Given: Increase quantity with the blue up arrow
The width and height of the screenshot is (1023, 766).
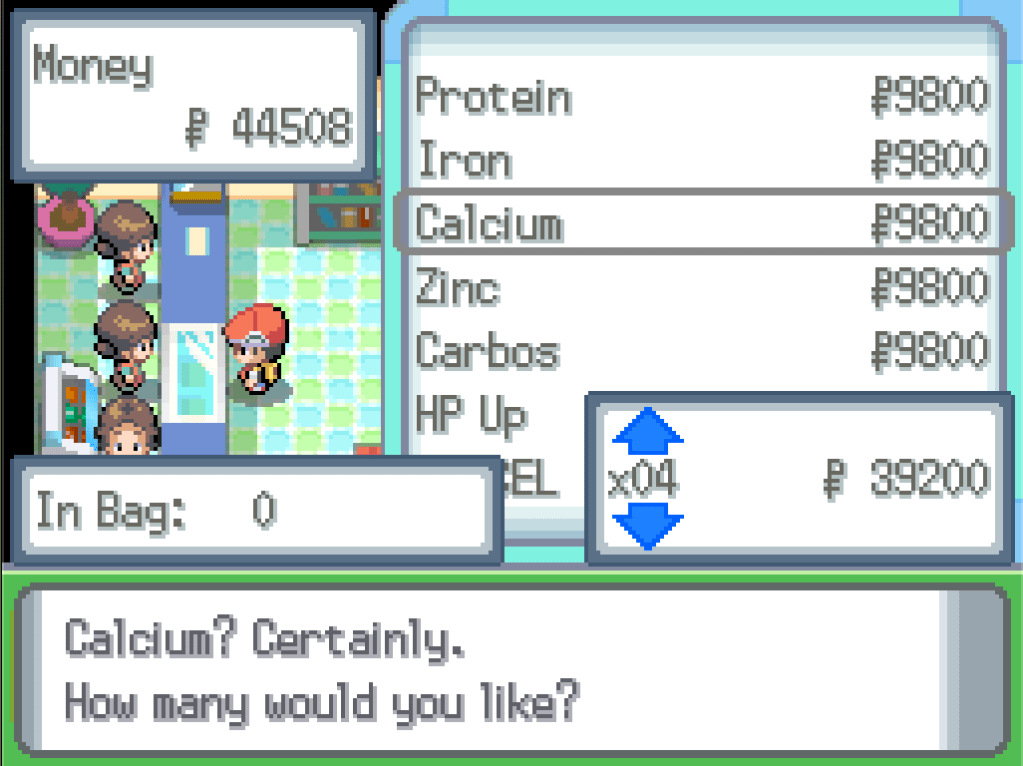Looking at the screenshot, I should pyautogui.click(x=647, y=427).
